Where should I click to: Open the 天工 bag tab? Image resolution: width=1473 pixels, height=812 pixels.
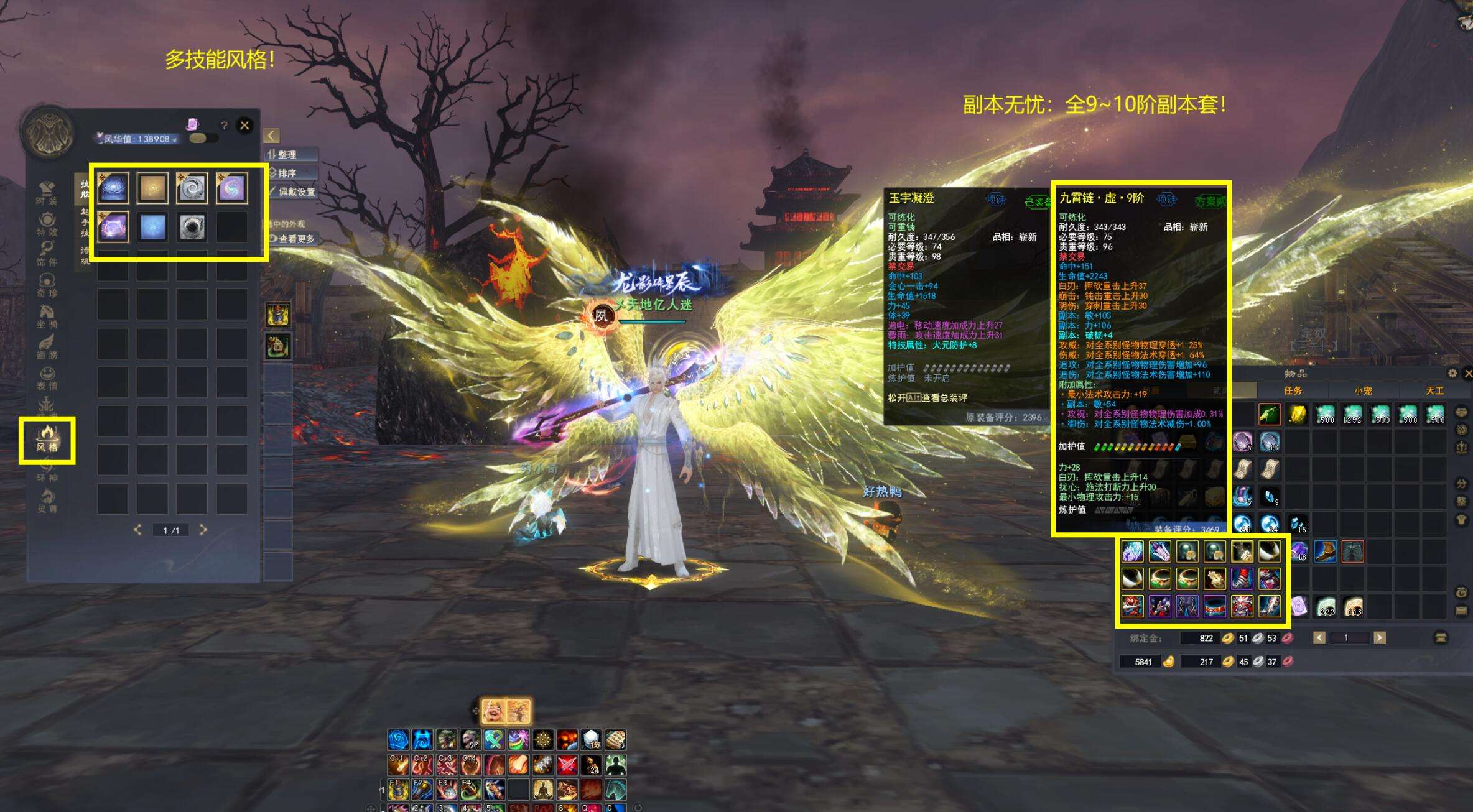pos(1434,390)
